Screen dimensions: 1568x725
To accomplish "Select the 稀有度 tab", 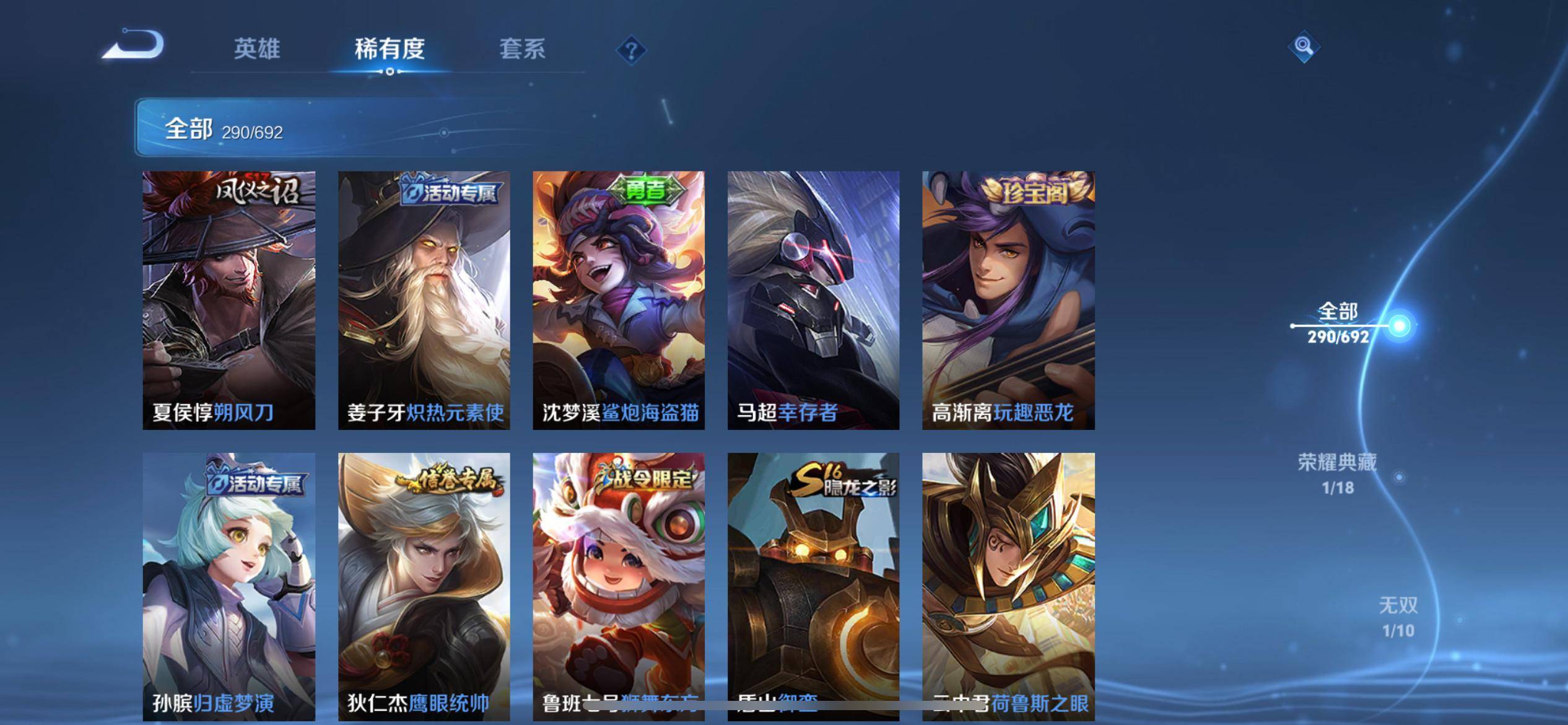I will click(390, 49).
